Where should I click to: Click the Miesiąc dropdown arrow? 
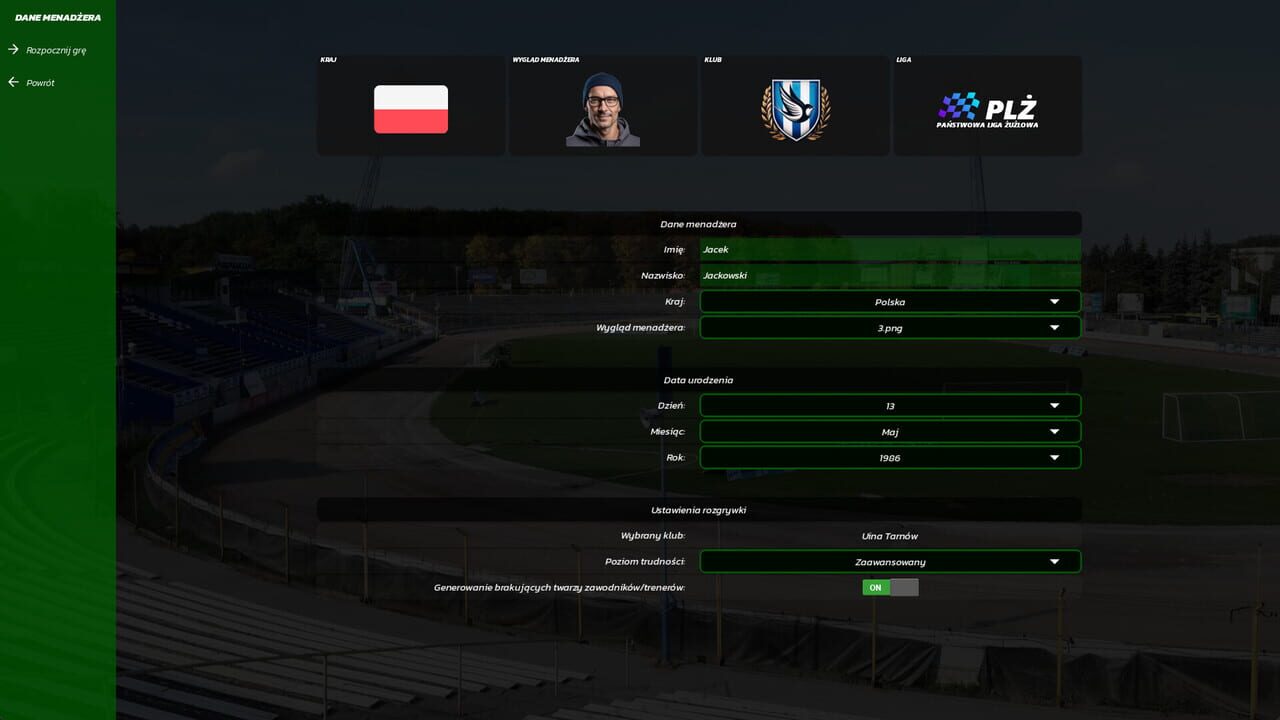point(1054,431)
